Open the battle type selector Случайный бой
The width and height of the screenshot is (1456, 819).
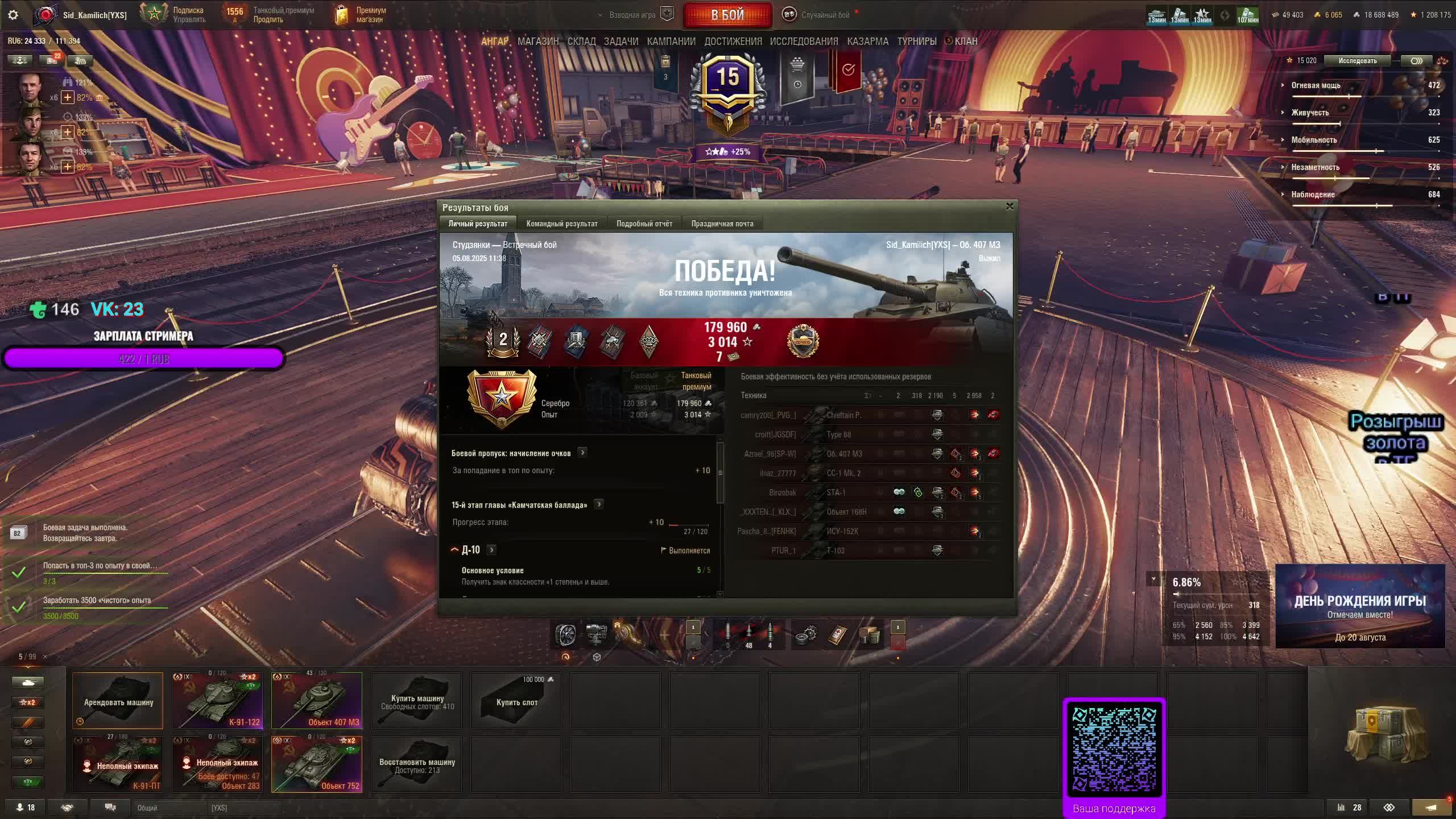(x=825, y=15)
